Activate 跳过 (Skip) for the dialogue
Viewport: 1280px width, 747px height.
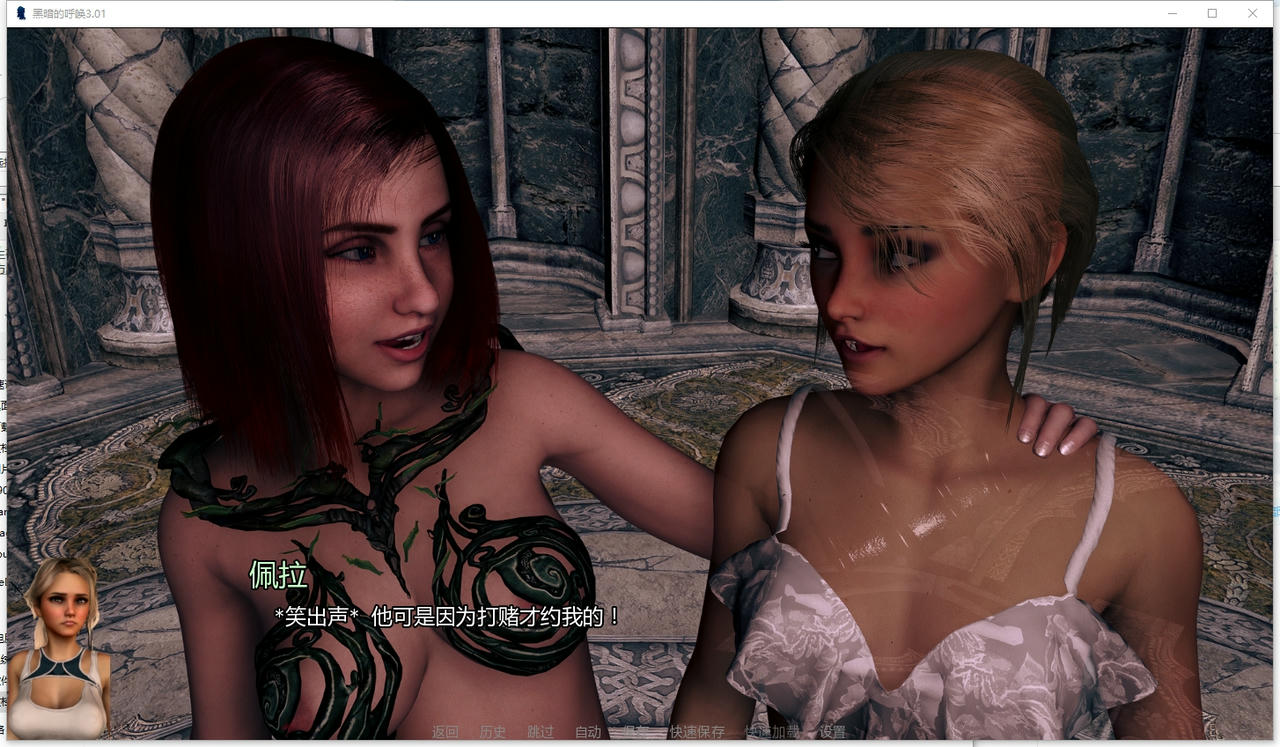540,732
